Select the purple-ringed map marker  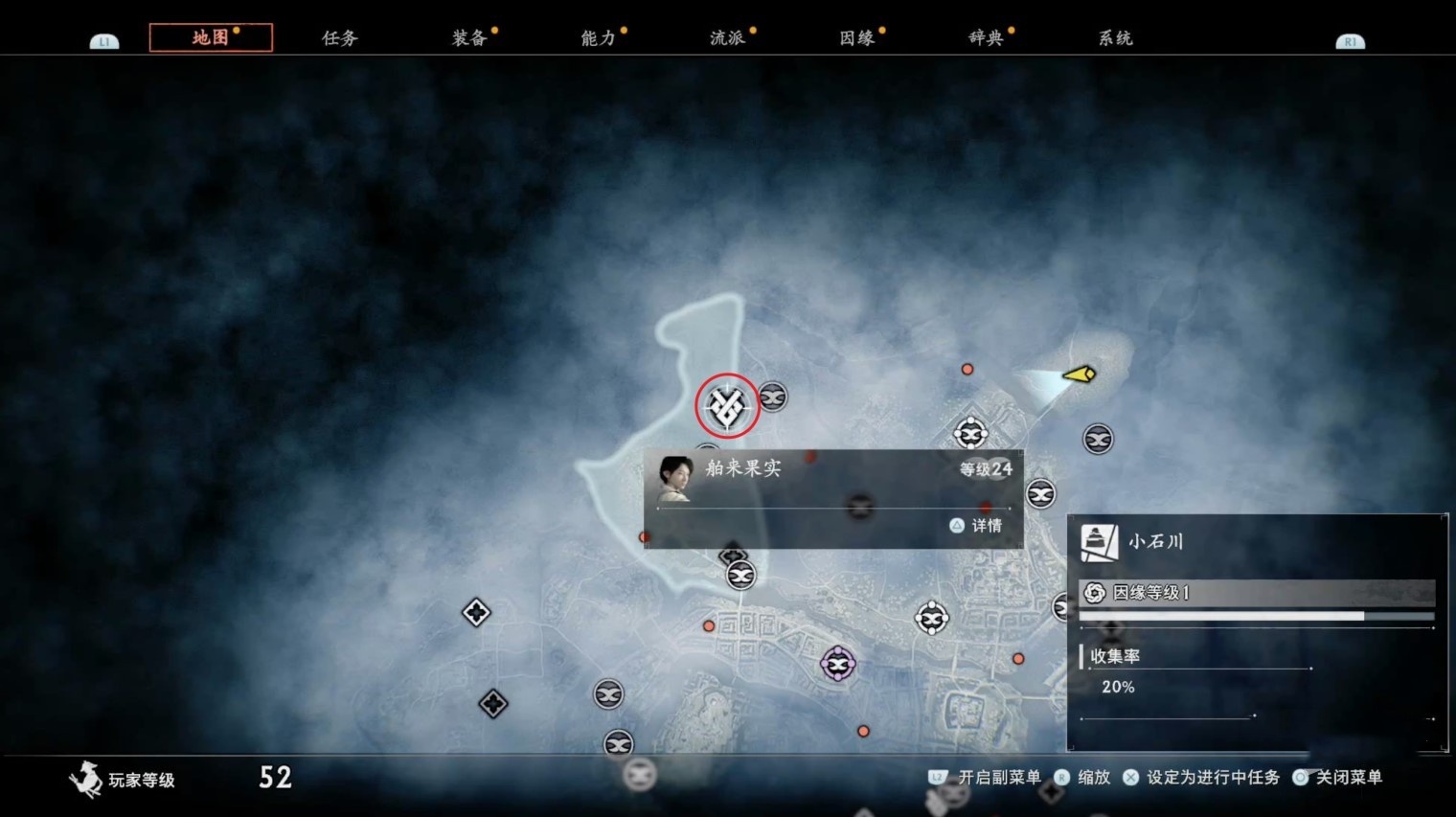click(838, 664)
